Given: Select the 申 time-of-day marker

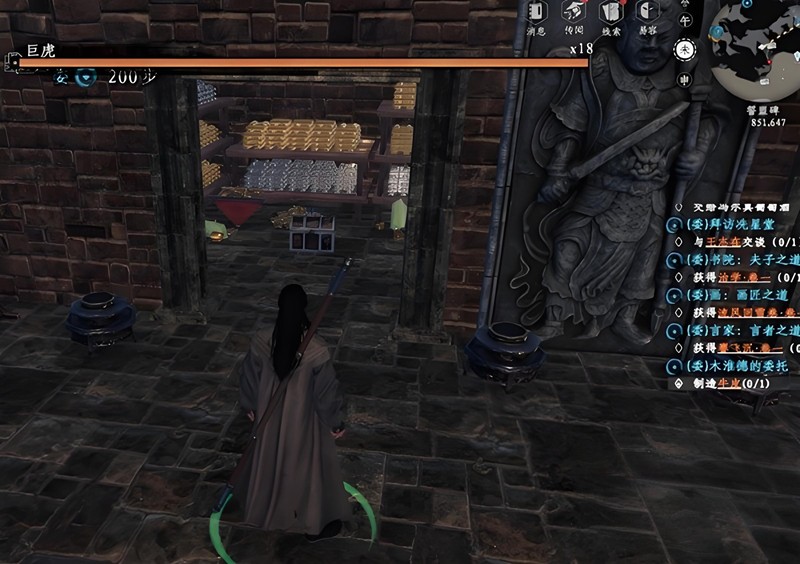Looking at the screenshot, I should (x=685, y=79).
